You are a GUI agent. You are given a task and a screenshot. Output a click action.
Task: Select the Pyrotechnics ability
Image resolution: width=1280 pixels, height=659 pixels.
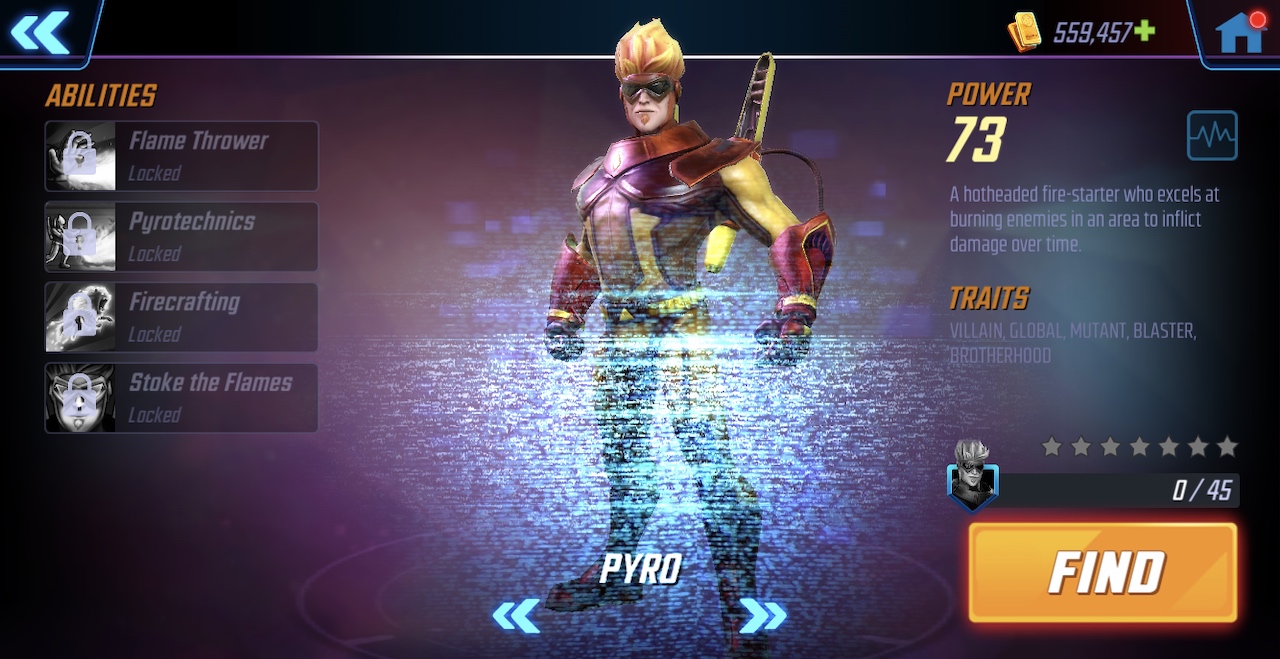(181, 237)
